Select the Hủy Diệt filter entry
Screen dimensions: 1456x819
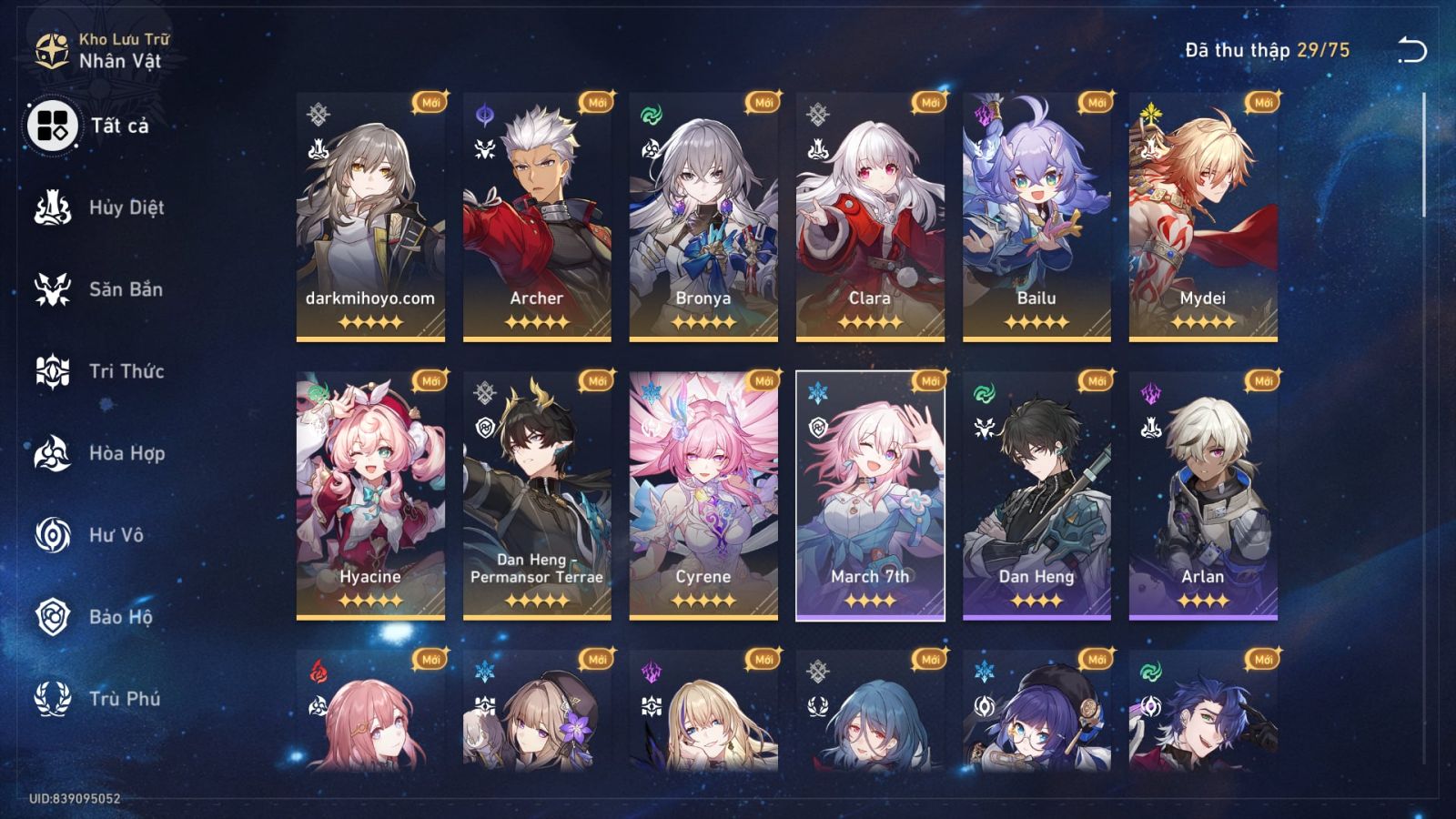[55, 207]
